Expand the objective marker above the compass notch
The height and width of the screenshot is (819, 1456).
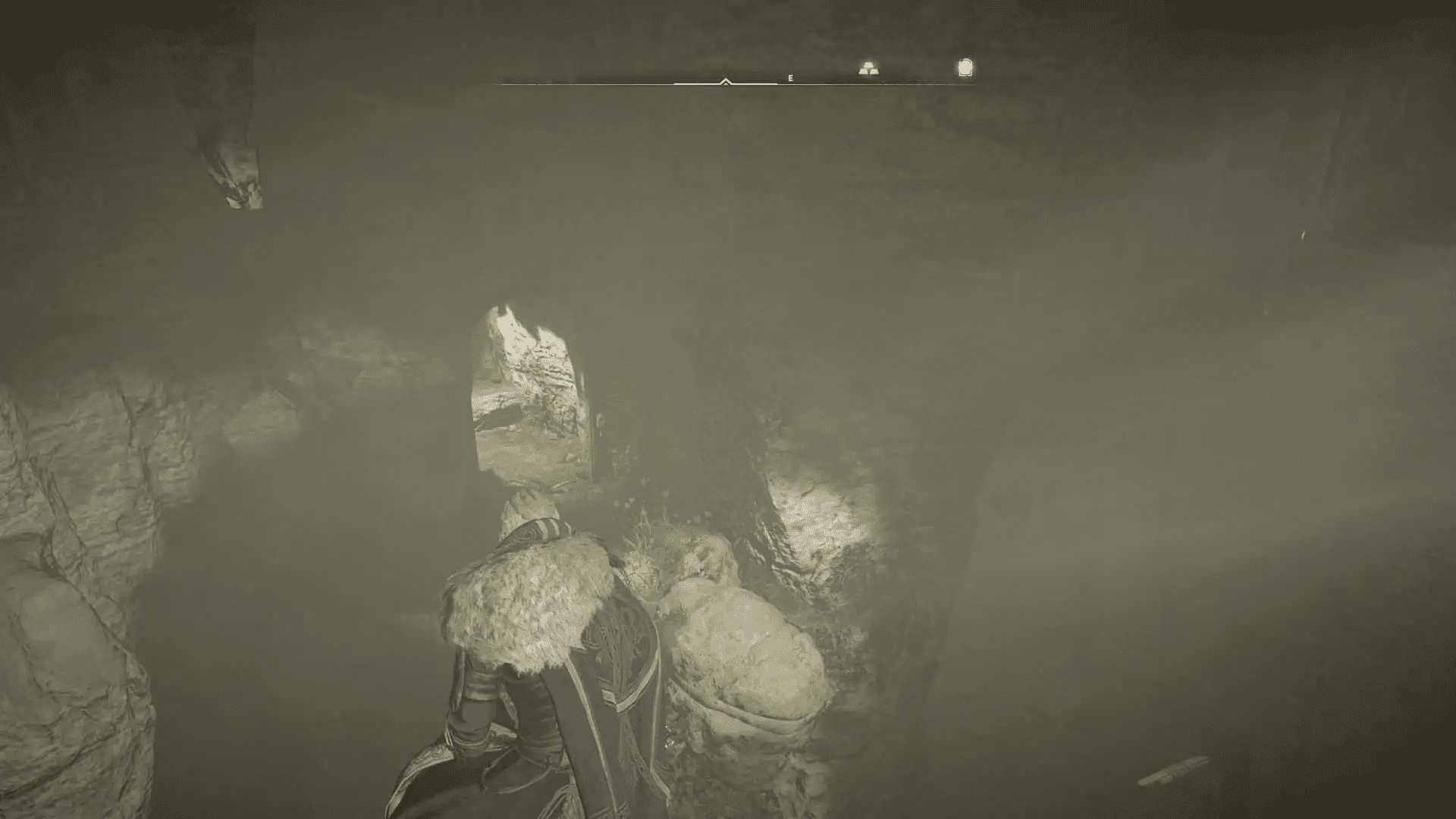point(724,79)
